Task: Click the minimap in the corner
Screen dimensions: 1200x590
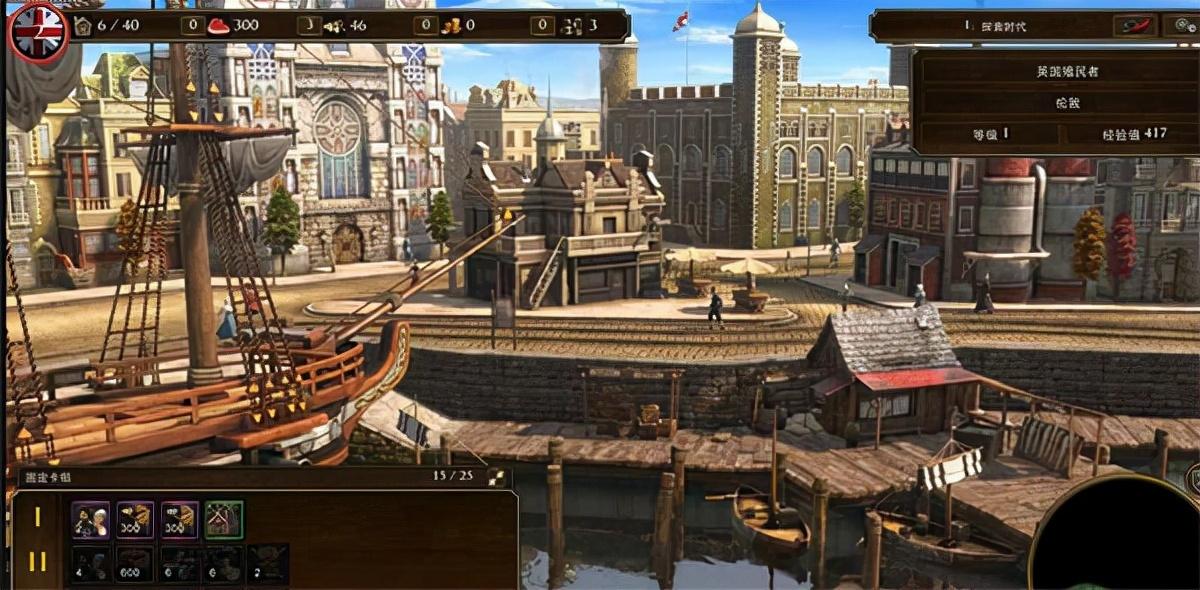Action: click(1120, 535)
